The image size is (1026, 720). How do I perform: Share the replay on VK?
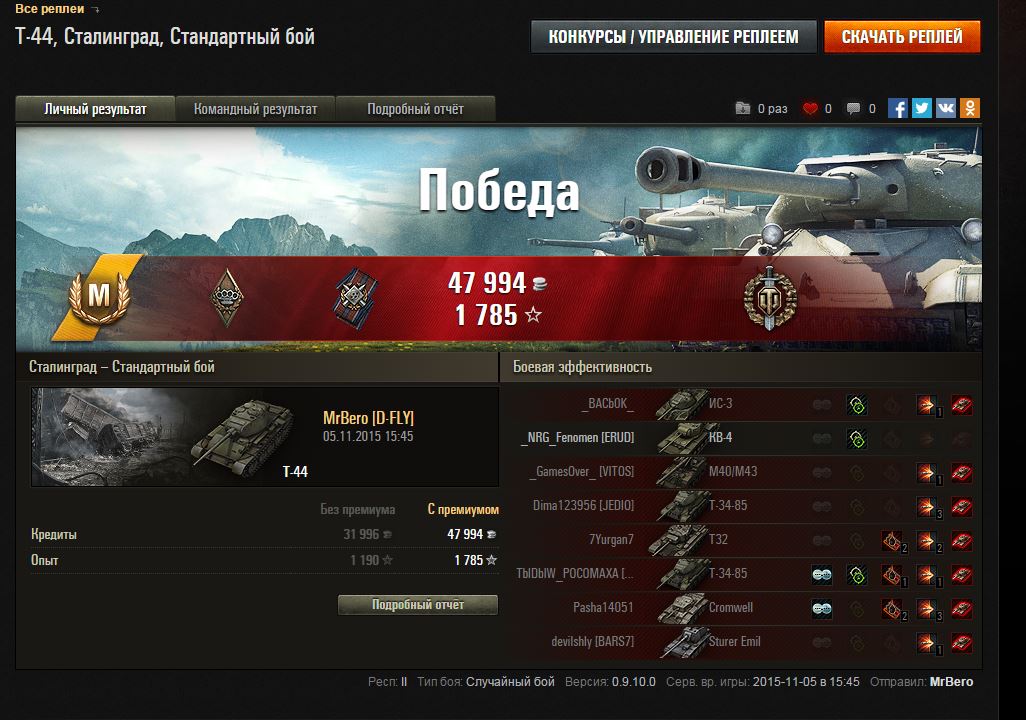click(x=945, y=109)
